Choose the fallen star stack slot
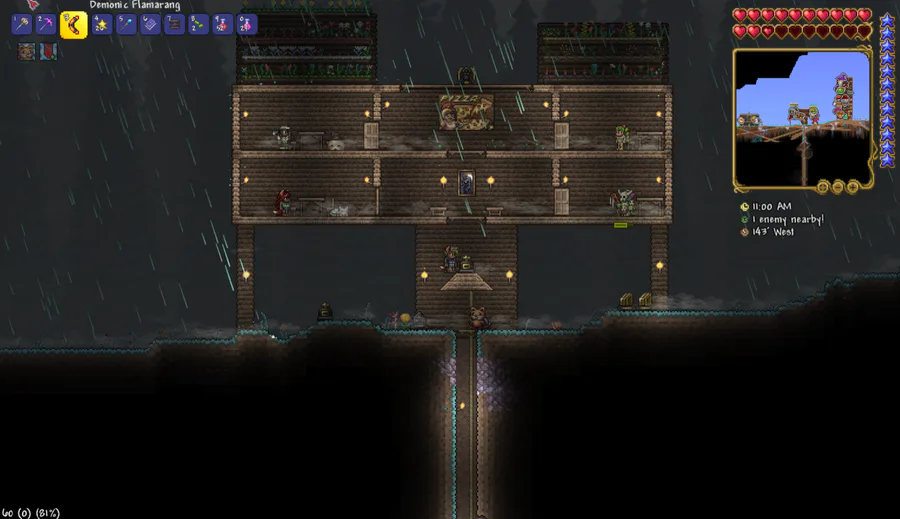This screenshot has height=519, width=900. click(x=101, y=25)
